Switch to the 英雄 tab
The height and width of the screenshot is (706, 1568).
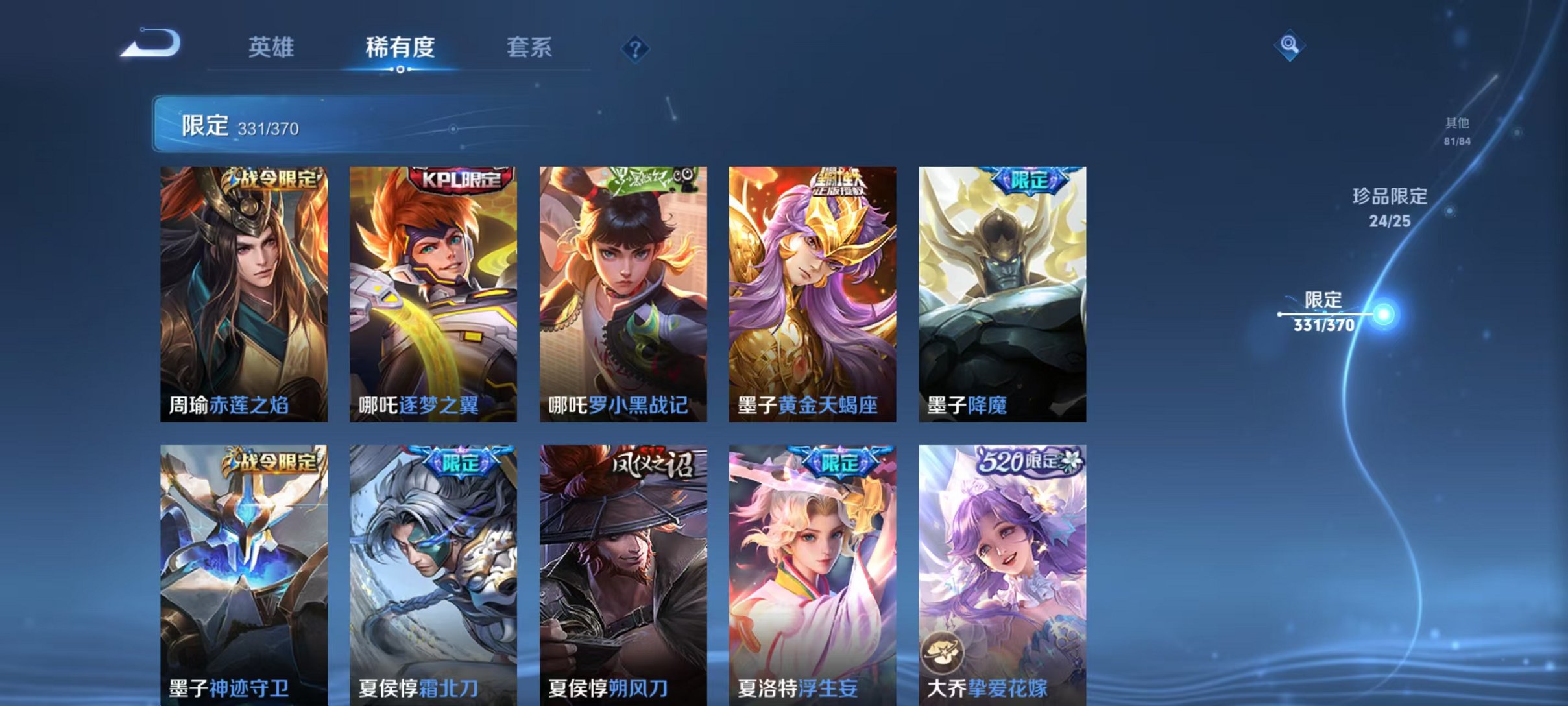tap(272, 47)
